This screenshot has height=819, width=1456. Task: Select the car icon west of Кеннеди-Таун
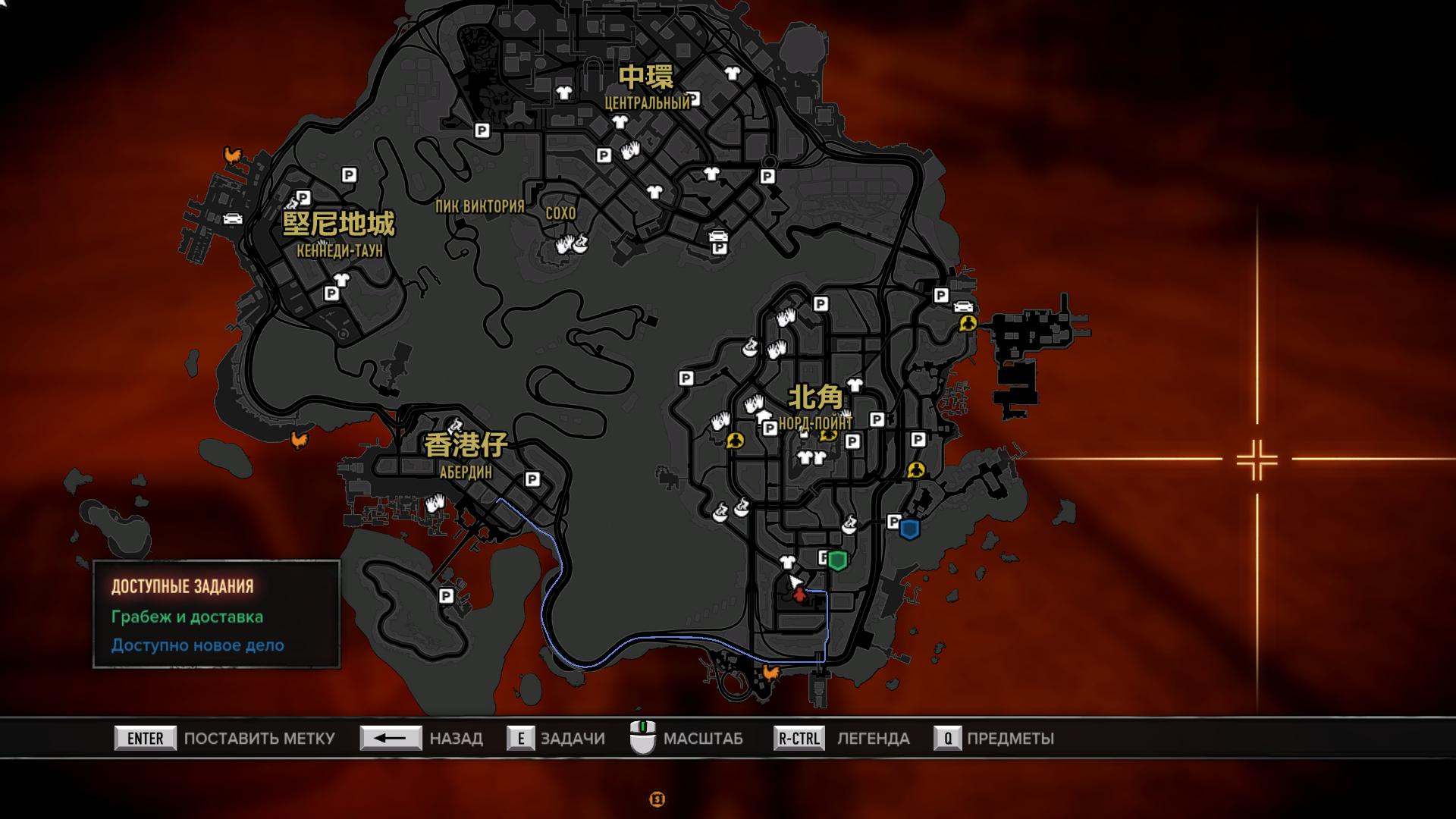coord(232,218)
